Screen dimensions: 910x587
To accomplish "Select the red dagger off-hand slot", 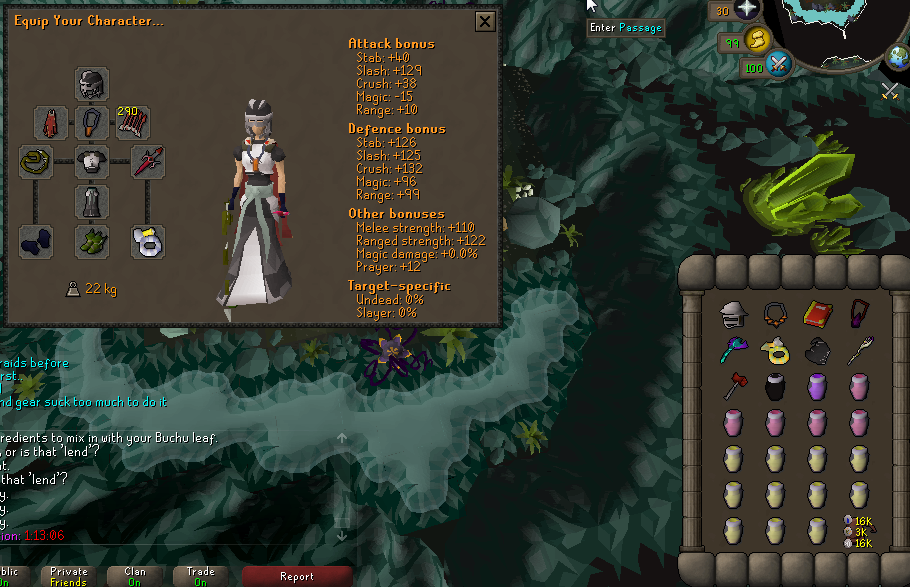I will pyautogui.click(x=148, y=162).
